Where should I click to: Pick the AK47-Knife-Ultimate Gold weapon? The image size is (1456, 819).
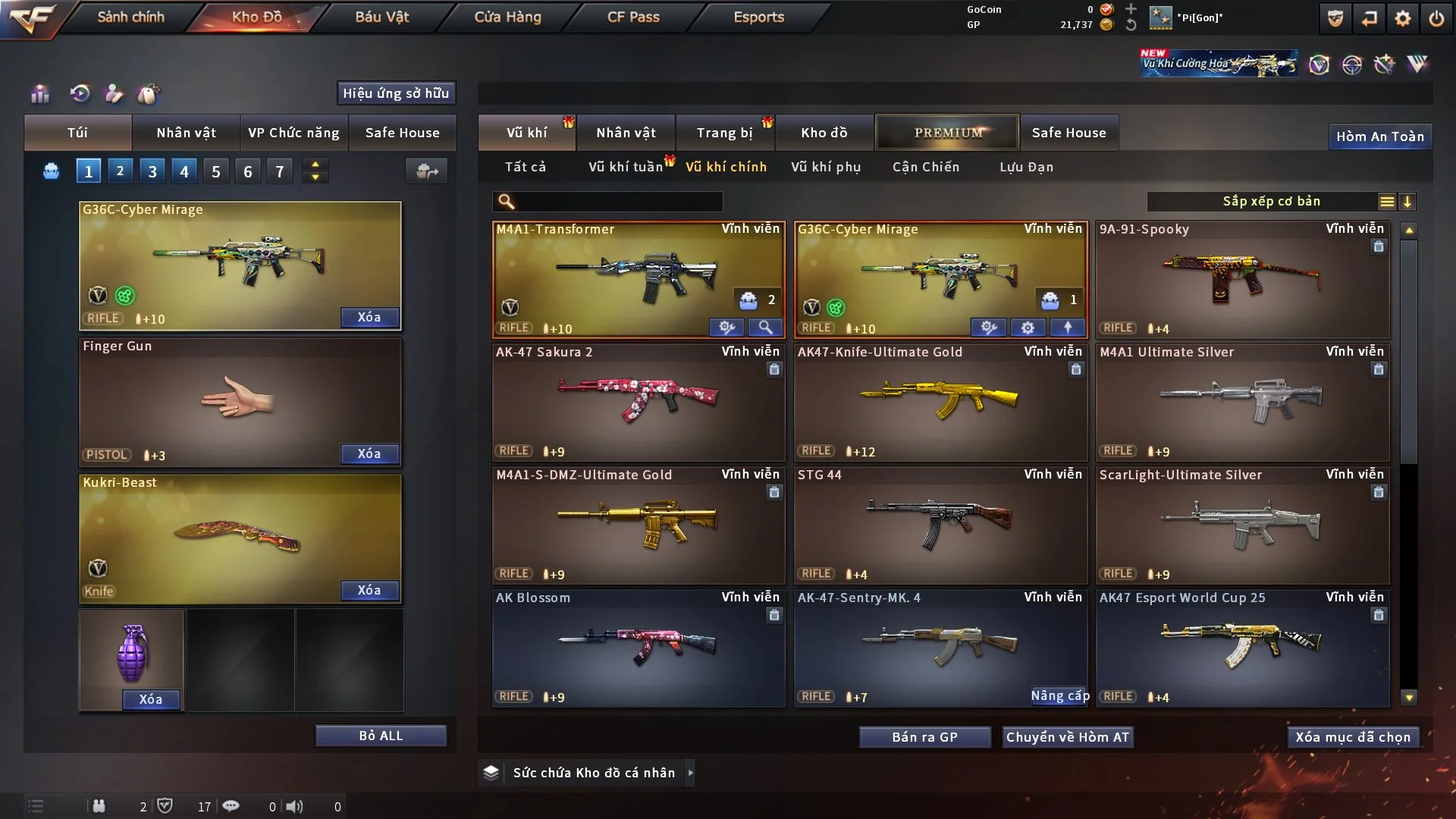tap(940, 402)
